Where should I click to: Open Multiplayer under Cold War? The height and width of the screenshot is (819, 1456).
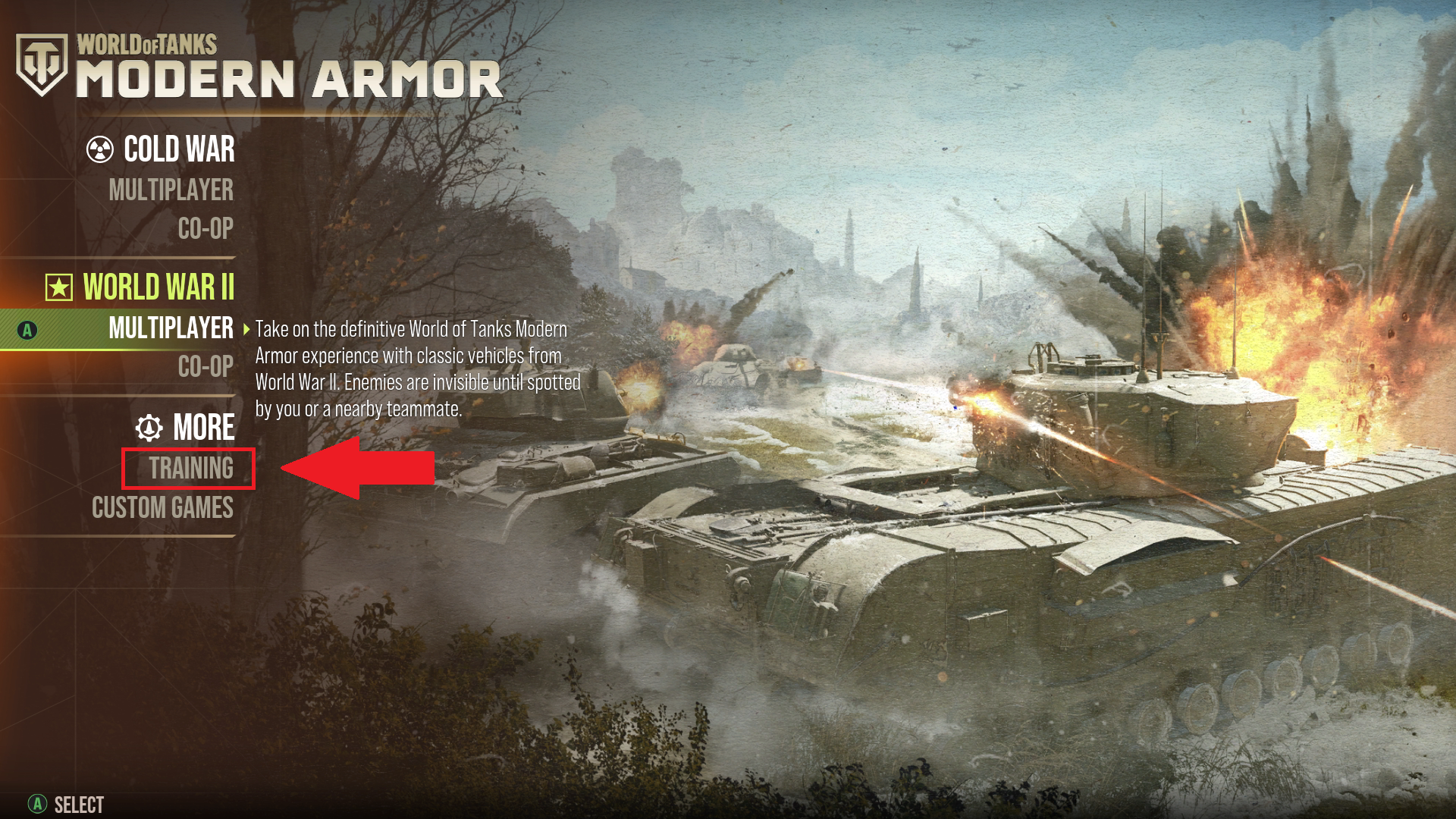(x=171, y=191)
